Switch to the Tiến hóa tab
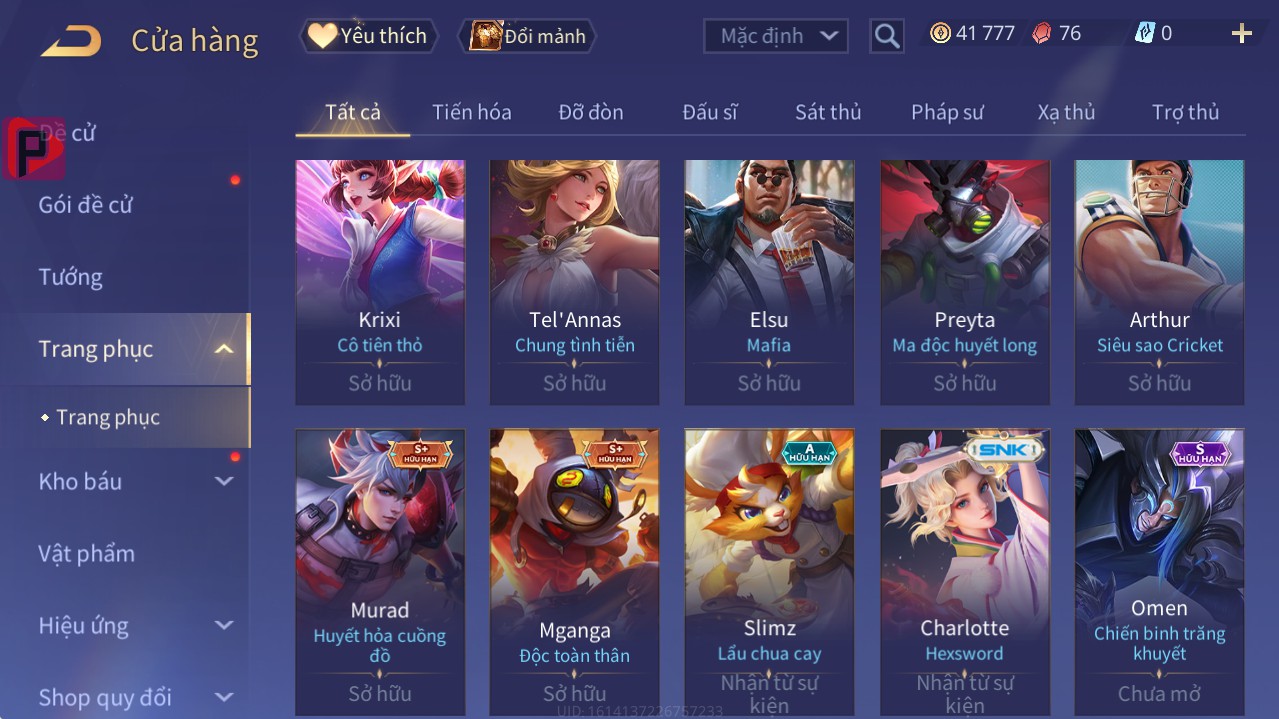1279x719 pixels. 471,112
